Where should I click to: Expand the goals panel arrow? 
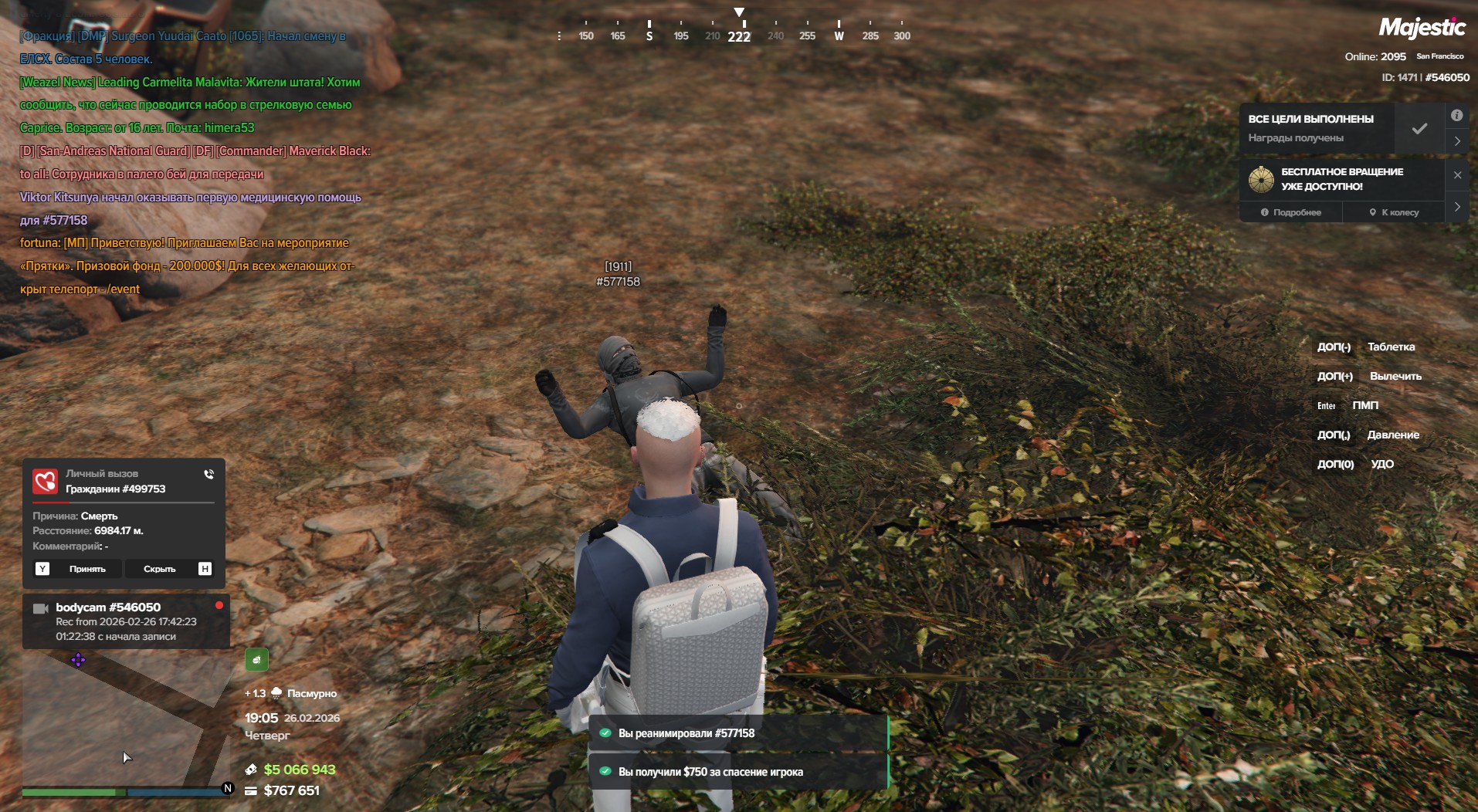pos(1457,141)
